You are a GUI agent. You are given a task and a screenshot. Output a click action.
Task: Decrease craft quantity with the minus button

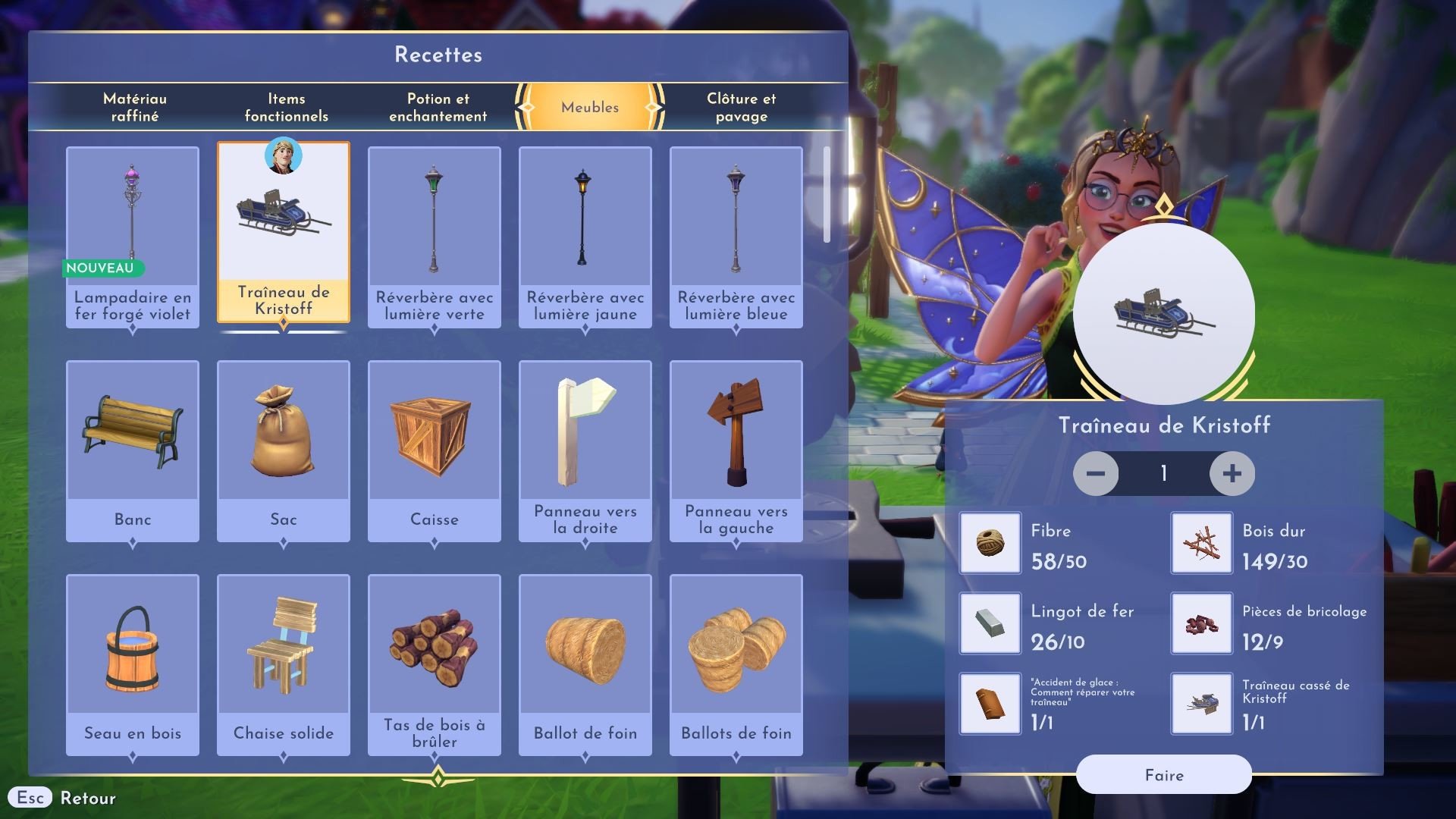point(1096,474)
